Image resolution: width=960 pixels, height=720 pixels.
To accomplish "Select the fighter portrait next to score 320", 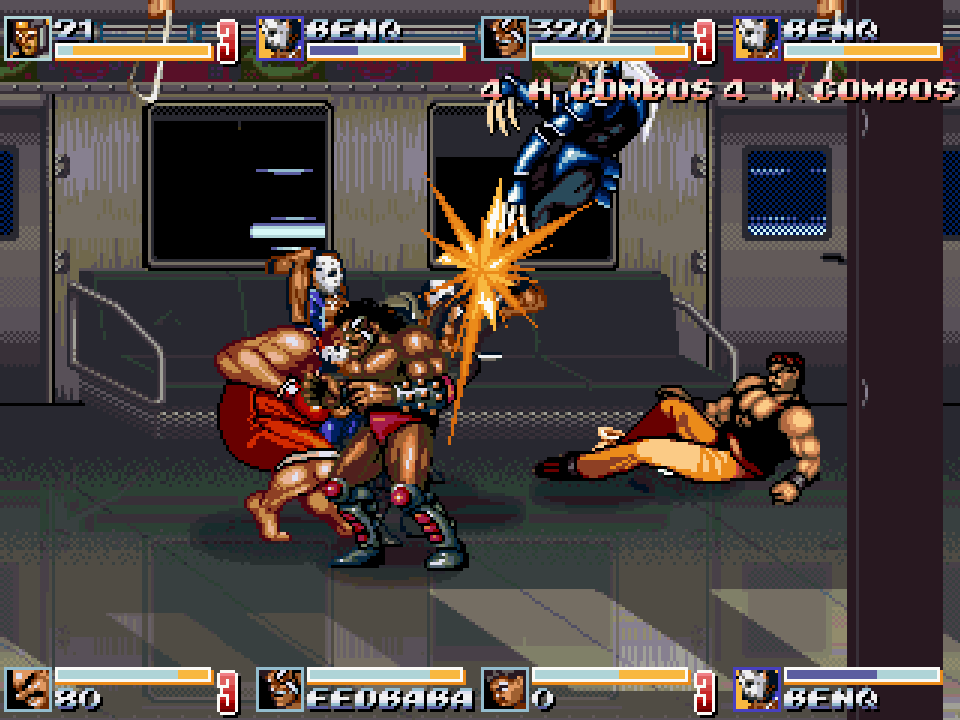I will point(504,39).
